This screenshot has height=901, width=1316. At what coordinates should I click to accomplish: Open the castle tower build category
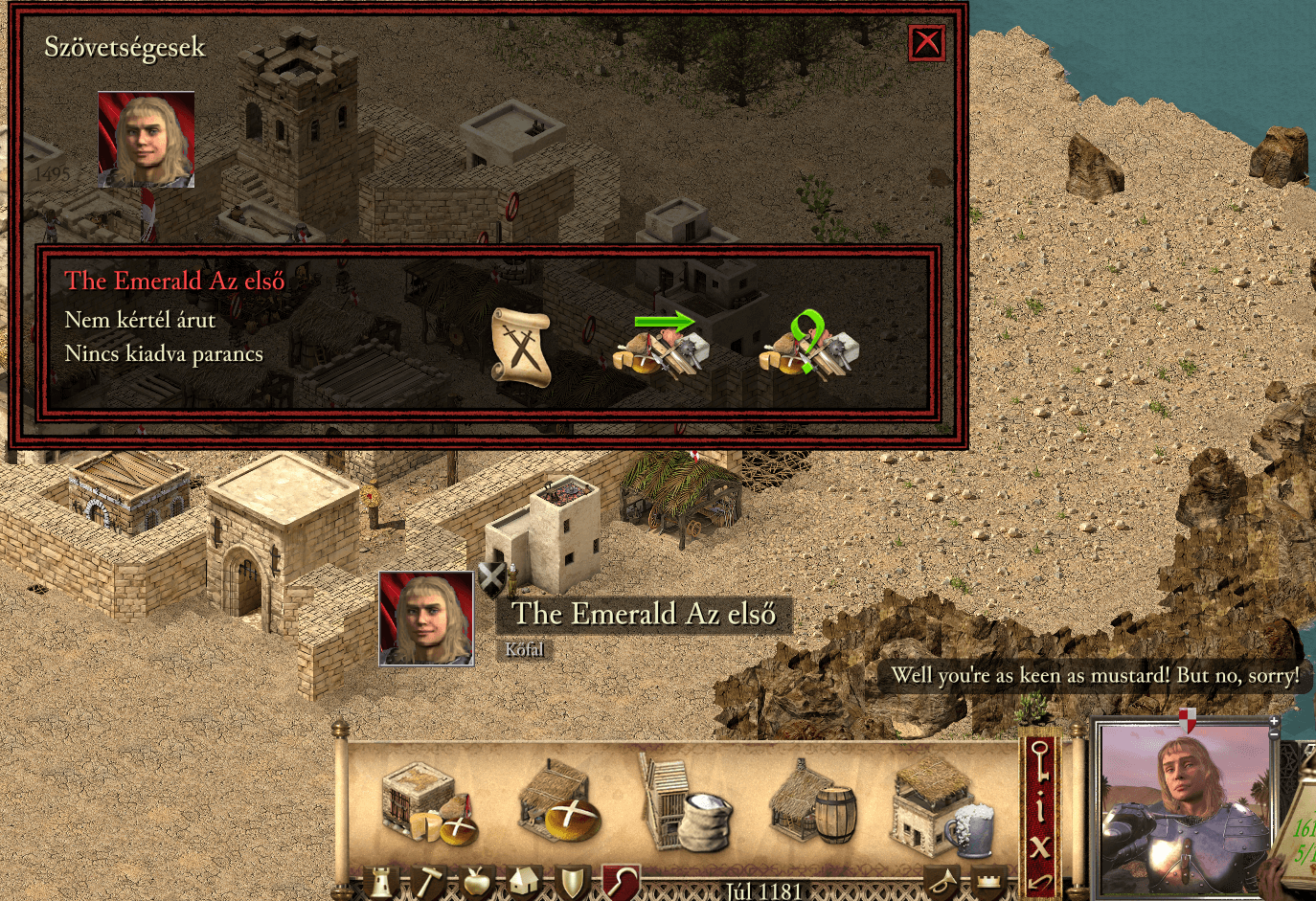381,884
